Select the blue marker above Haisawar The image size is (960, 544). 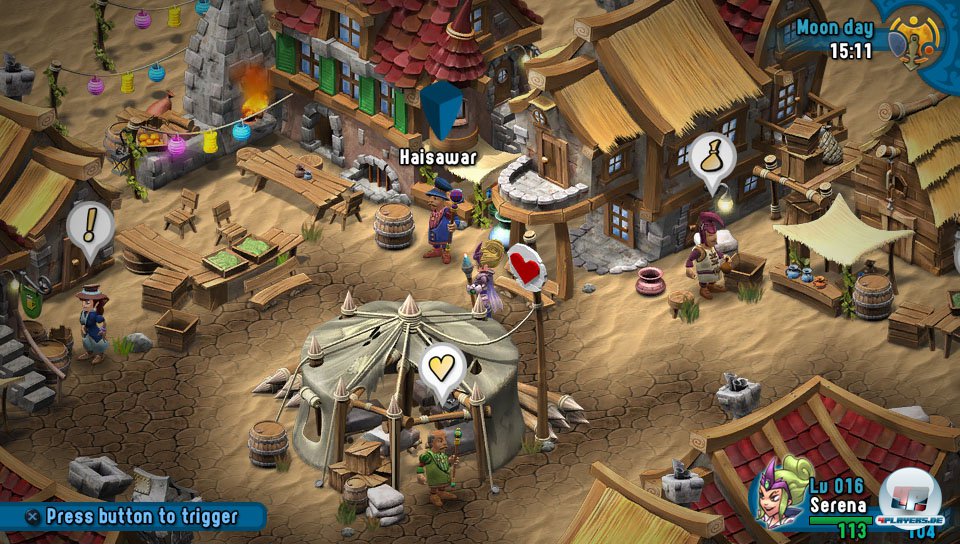pyautogui.click(x=442, y=110)
